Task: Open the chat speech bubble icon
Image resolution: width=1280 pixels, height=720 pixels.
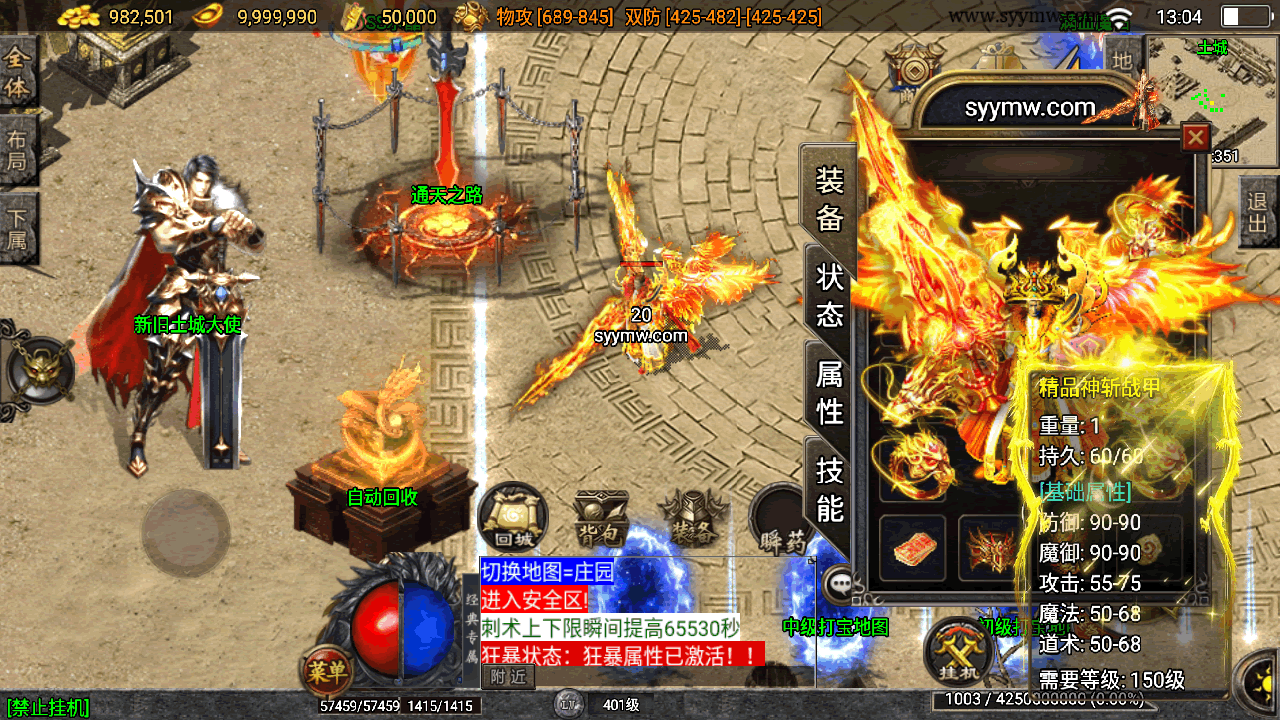Action: click(x=838, y=581)
